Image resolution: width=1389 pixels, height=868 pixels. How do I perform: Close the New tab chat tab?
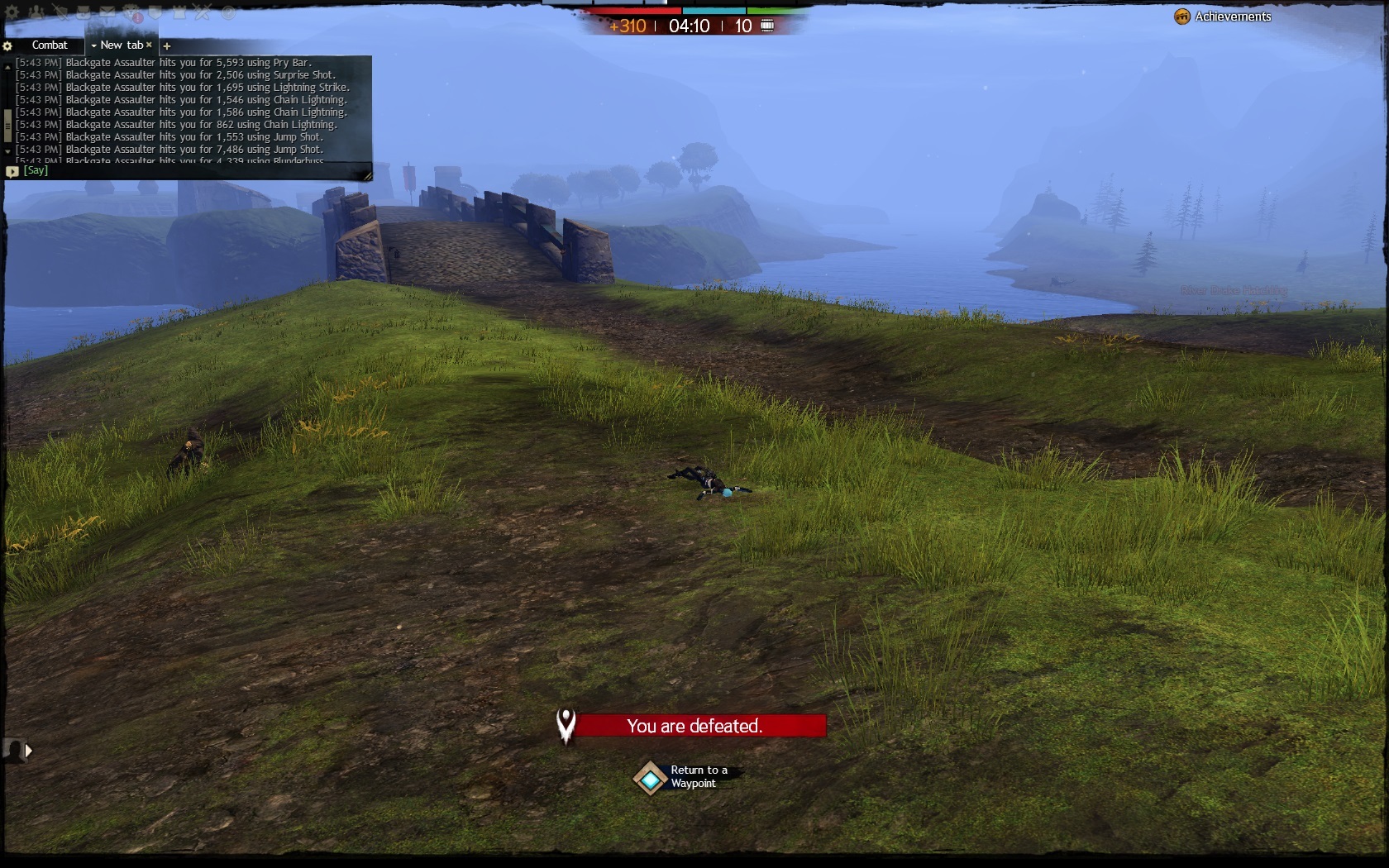(x=149, y=45)
